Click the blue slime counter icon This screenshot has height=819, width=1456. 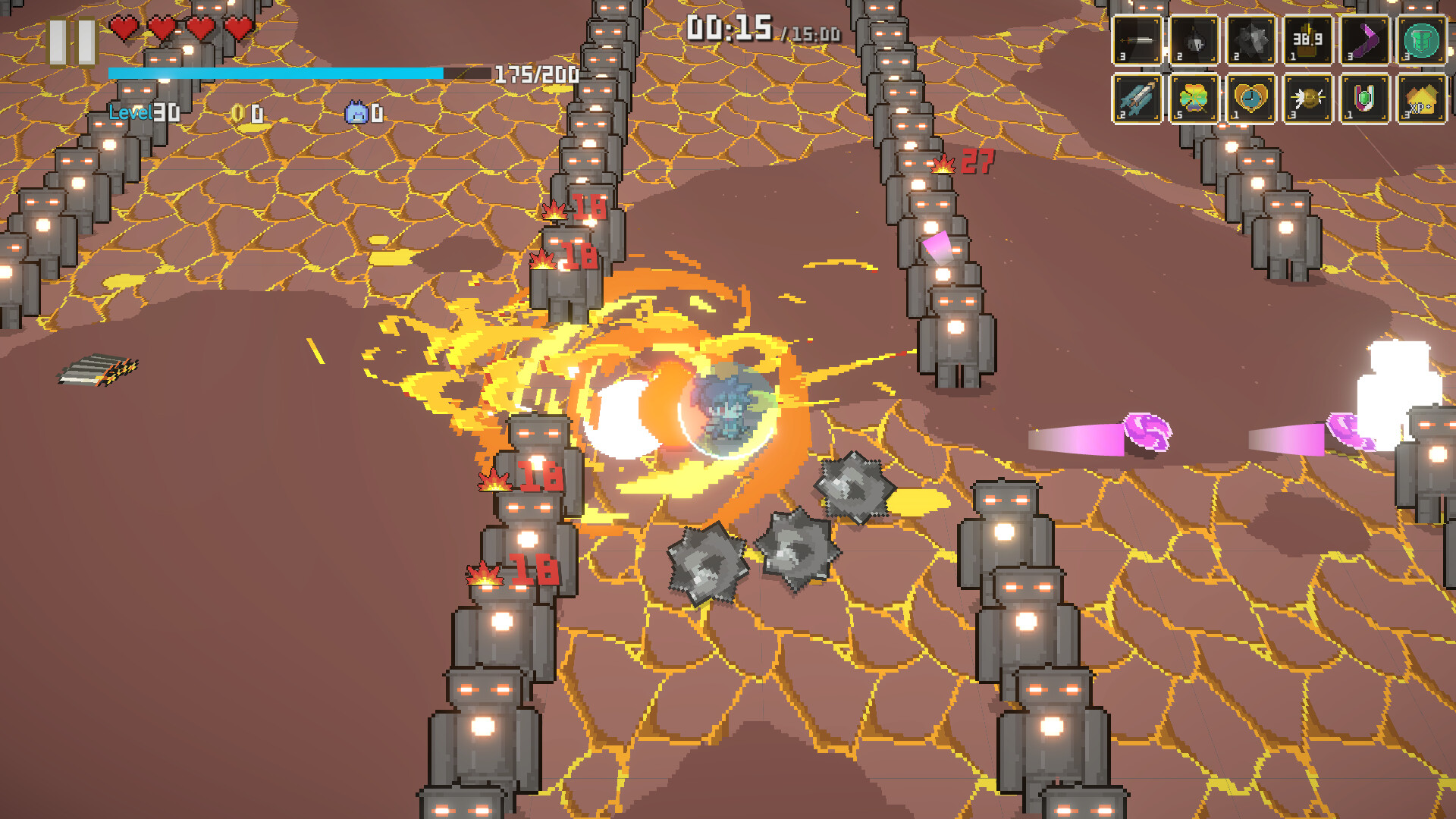353,114
